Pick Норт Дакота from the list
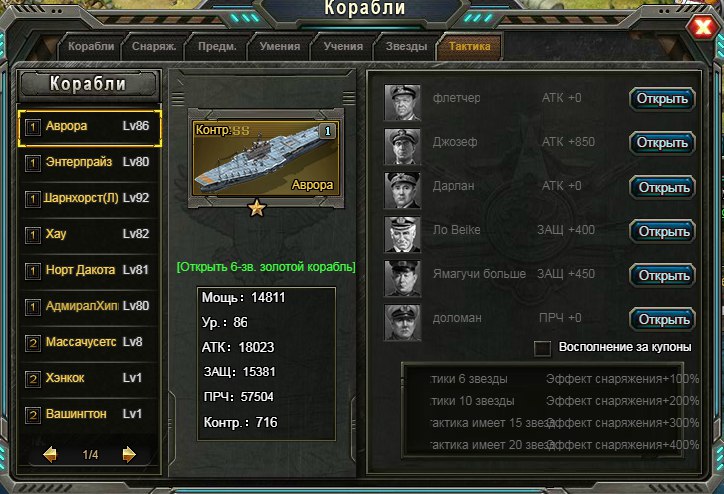Screen dimensions: 724x494 [90, 270]
